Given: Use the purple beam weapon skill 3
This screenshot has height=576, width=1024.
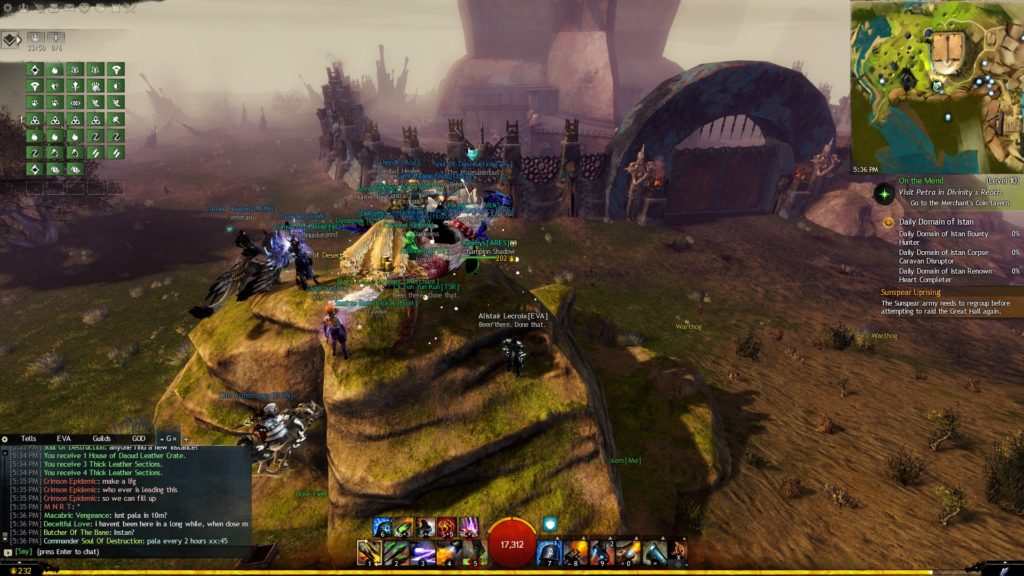Looking at the screenshot, I should [421, 550].
